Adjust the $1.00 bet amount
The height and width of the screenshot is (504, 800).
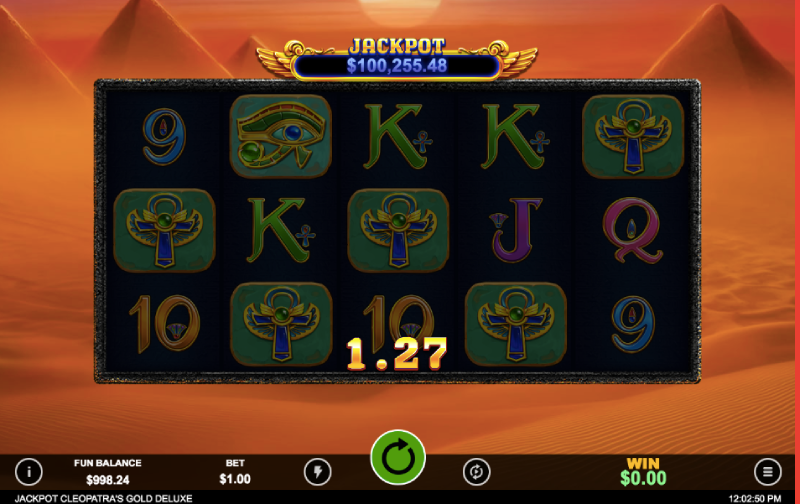pyautogui.click(x=237, y=472)
